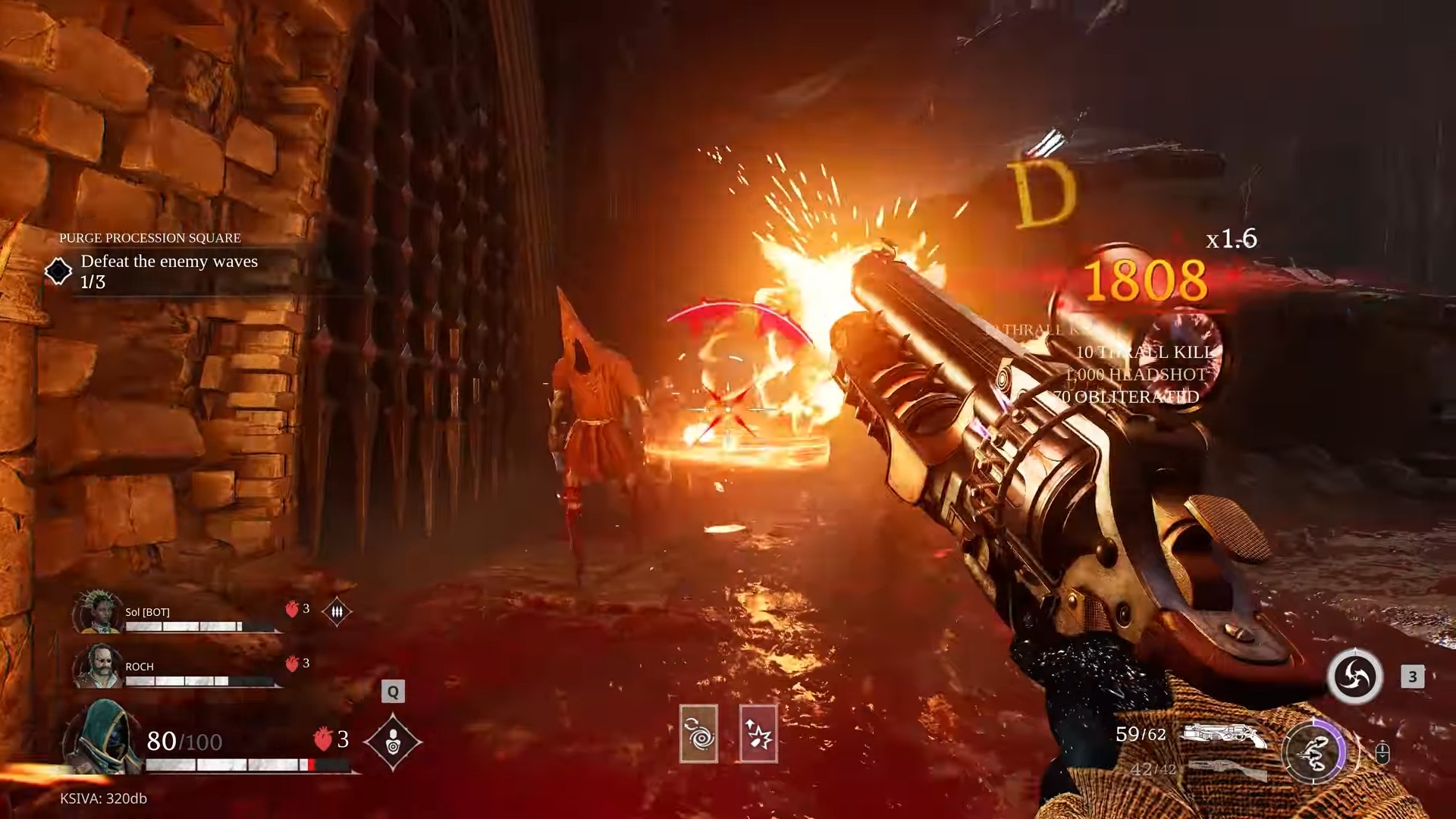Select Sol [BOT] teammate portrait
This screenshot has height=819, width=1456.
tap(98, 613)
